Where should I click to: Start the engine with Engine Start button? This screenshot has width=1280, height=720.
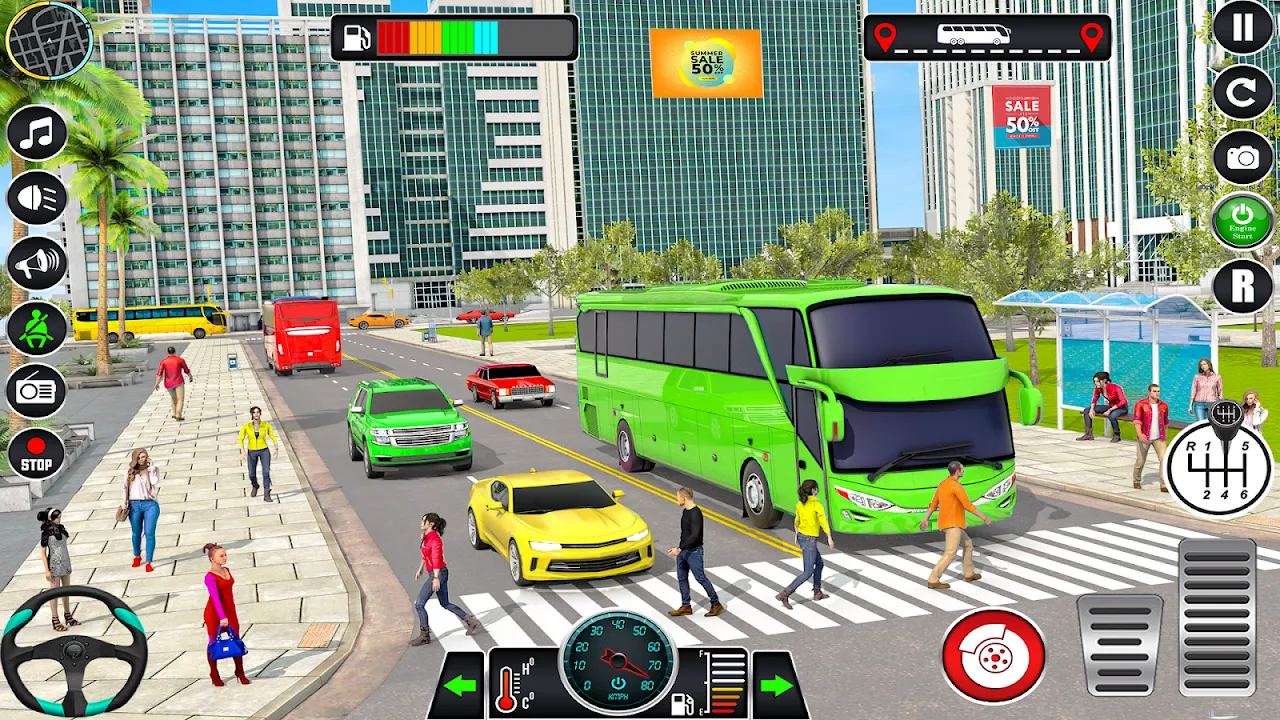pos(1242,221)
